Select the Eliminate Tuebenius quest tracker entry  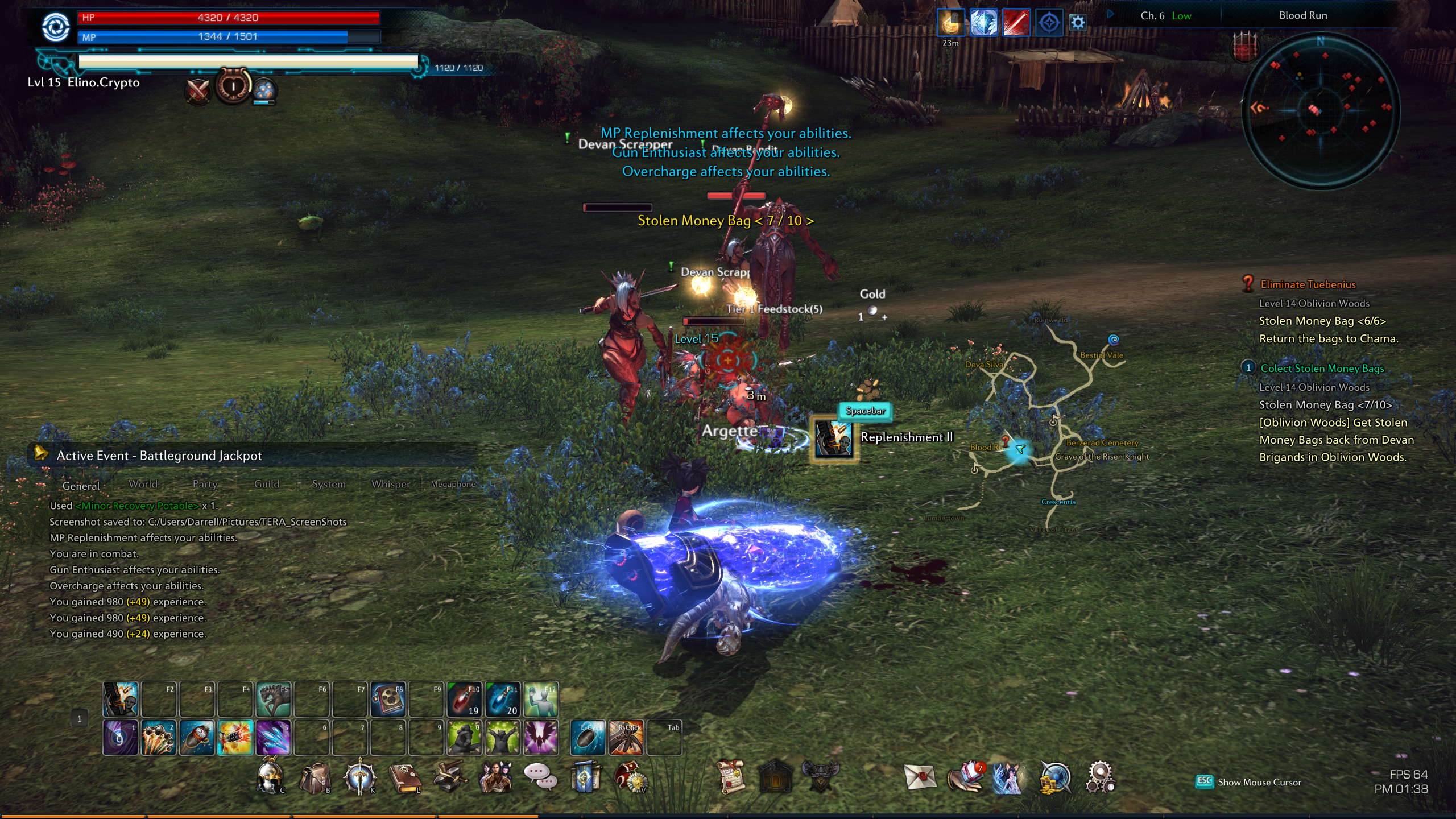pos(1308,284)
